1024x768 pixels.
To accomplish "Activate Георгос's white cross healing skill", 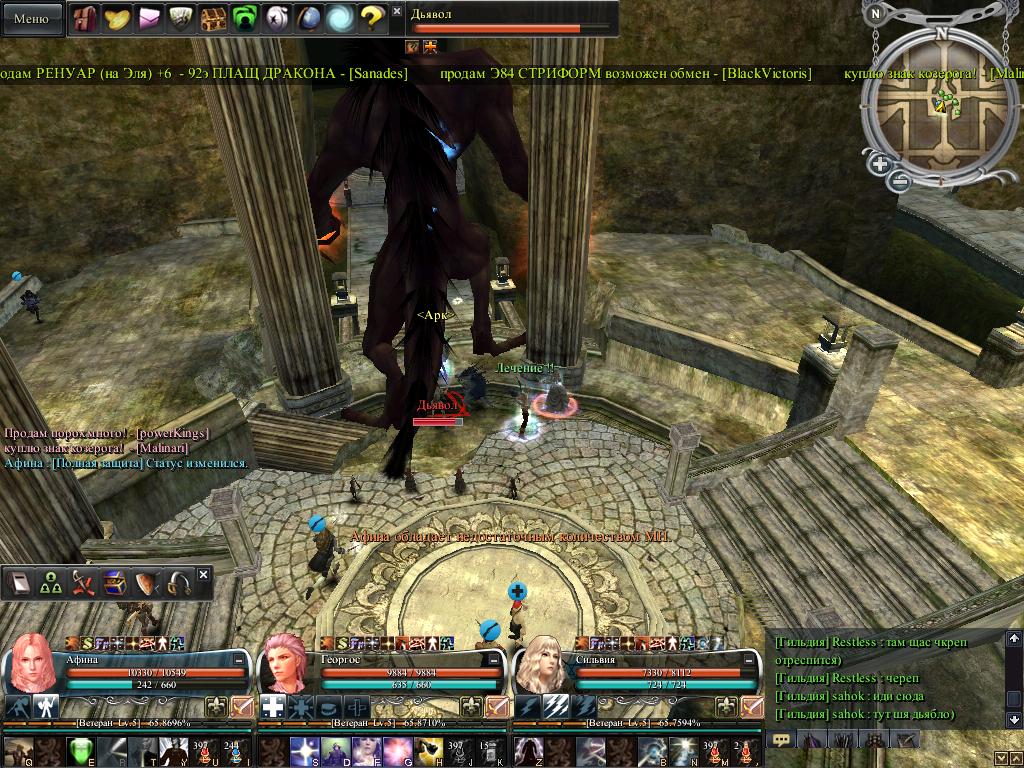I will (273, 707).
